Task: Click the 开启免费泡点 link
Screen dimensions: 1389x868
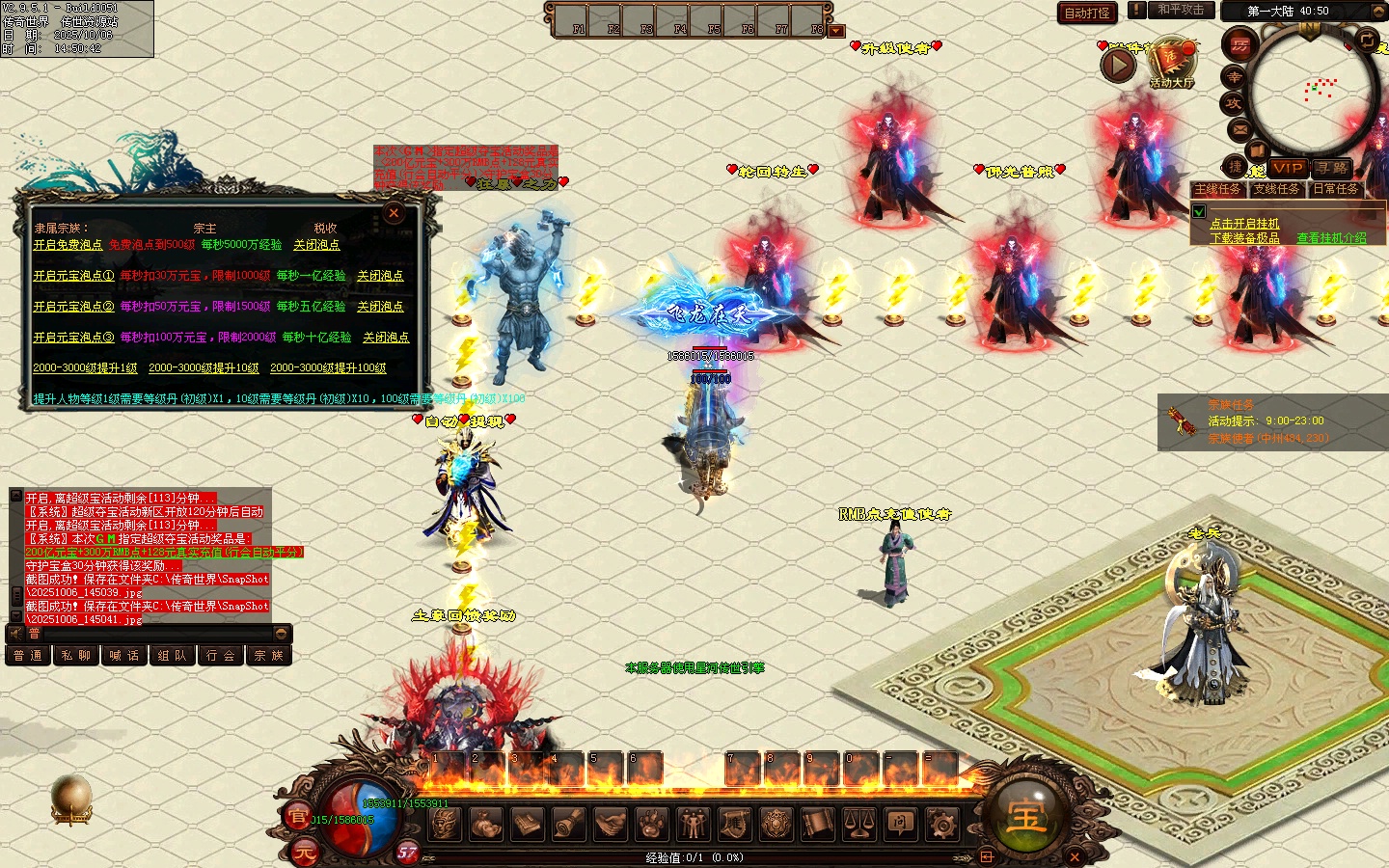Action: [68, 245]
